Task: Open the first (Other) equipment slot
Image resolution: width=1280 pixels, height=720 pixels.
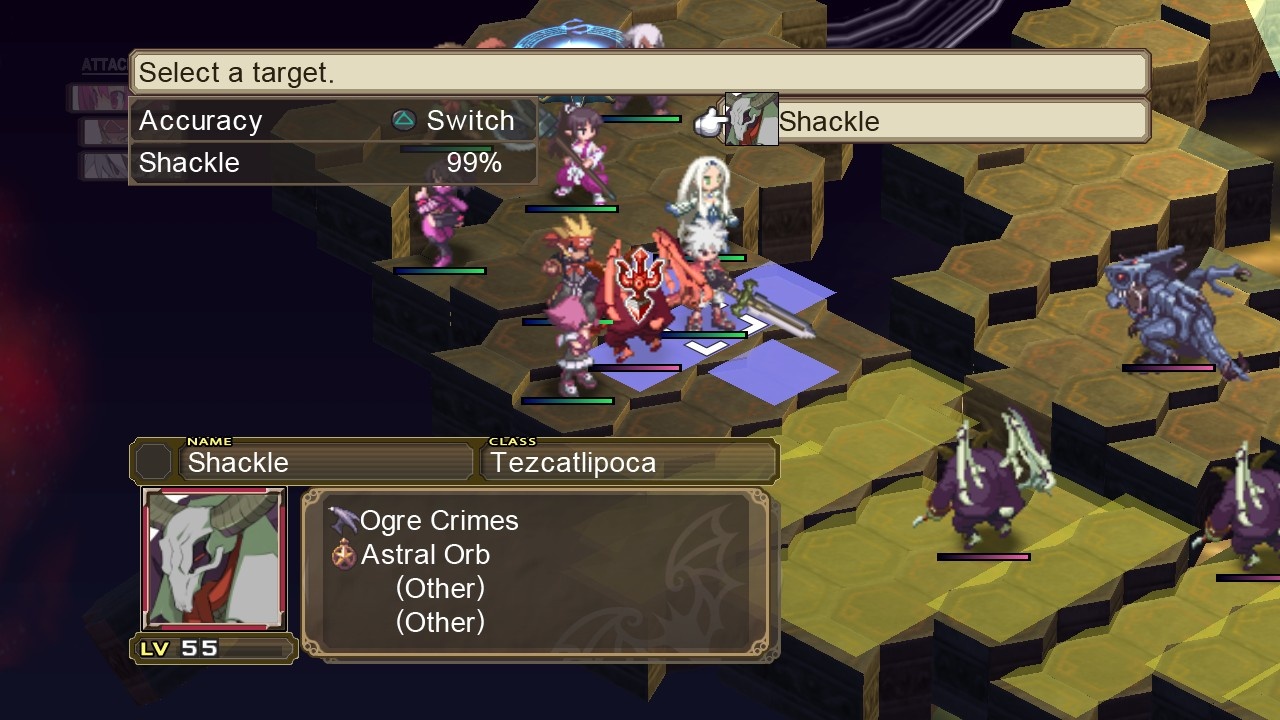Action: click(440, 588)
